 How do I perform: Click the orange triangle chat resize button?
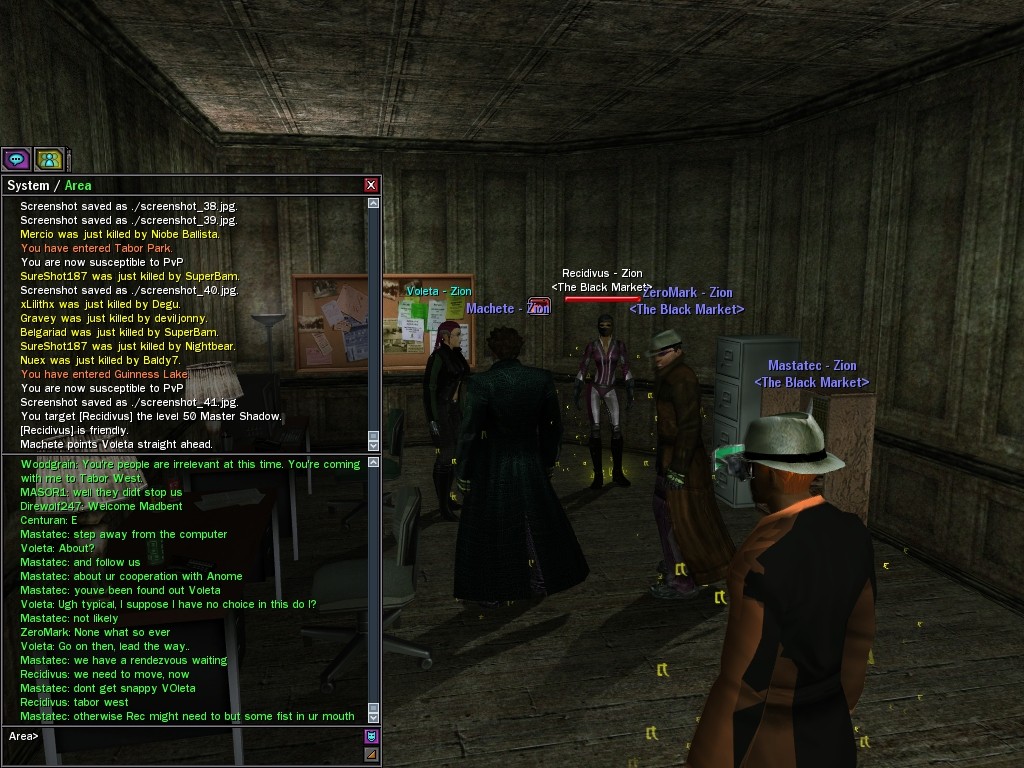click(372, 754)
